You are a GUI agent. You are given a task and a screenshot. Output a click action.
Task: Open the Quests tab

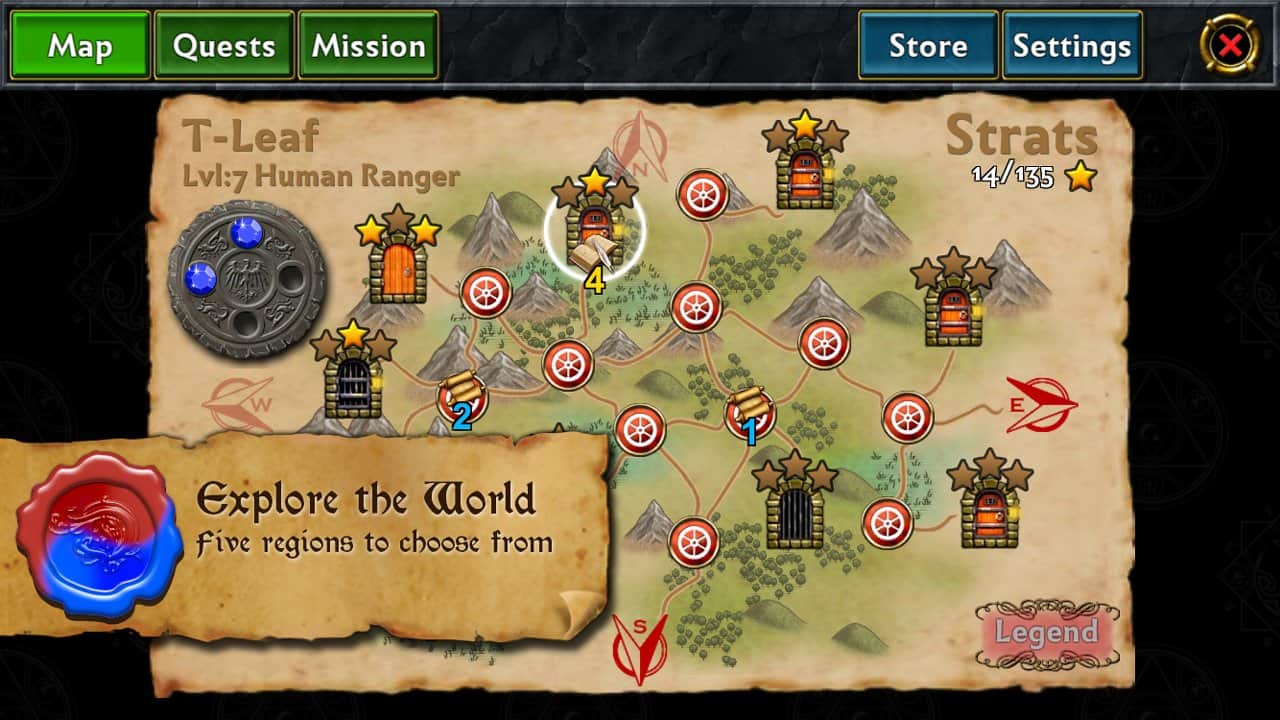(x=224, y=46)
